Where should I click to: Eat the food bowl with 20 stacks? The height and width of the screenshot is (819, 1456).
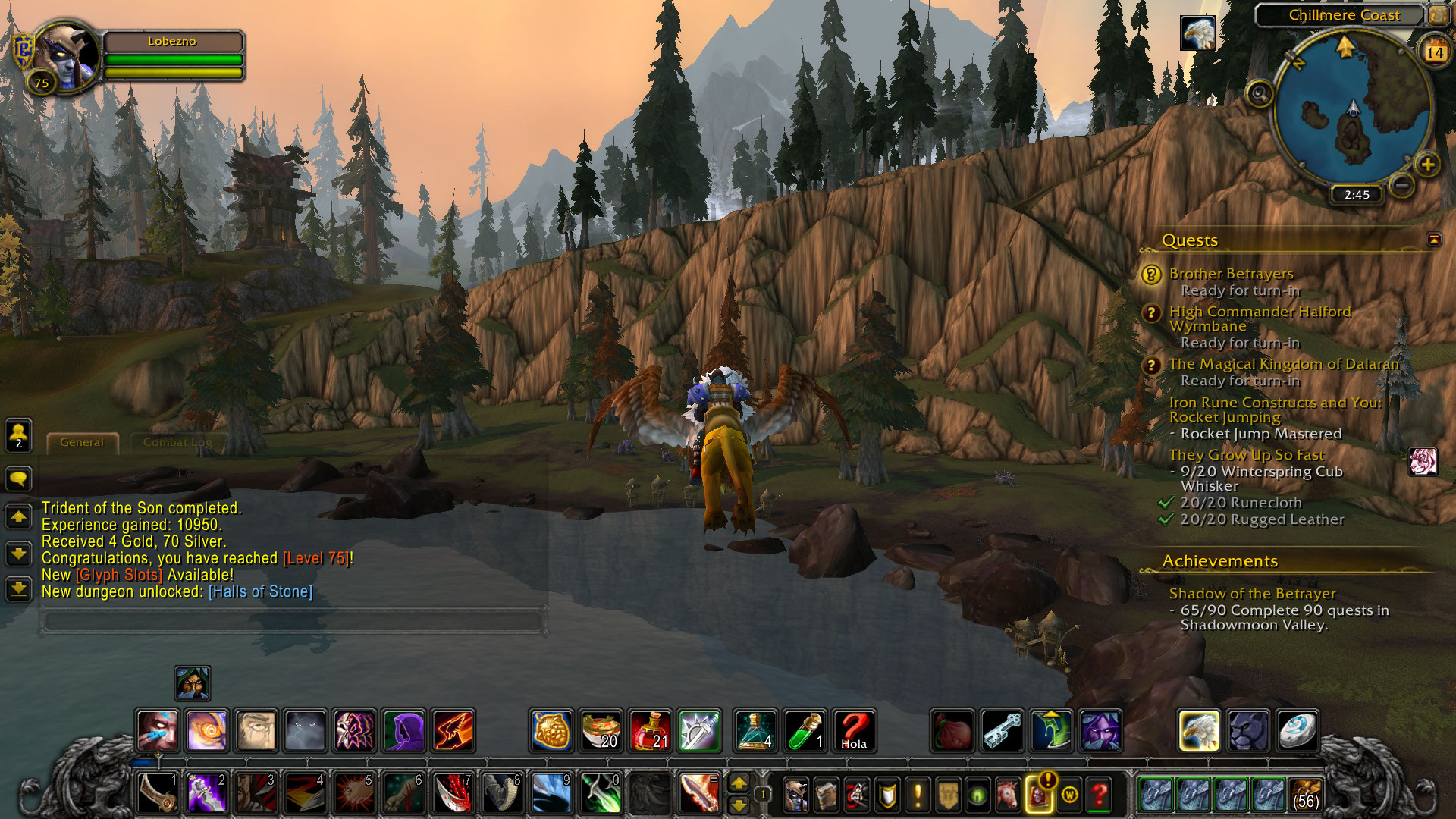[x=601, y=730]
